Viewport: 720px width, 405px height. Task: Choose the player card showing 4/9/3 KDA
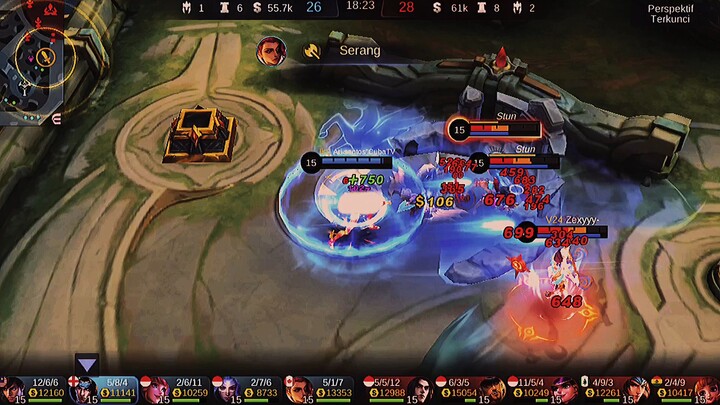tap(611, 389)
